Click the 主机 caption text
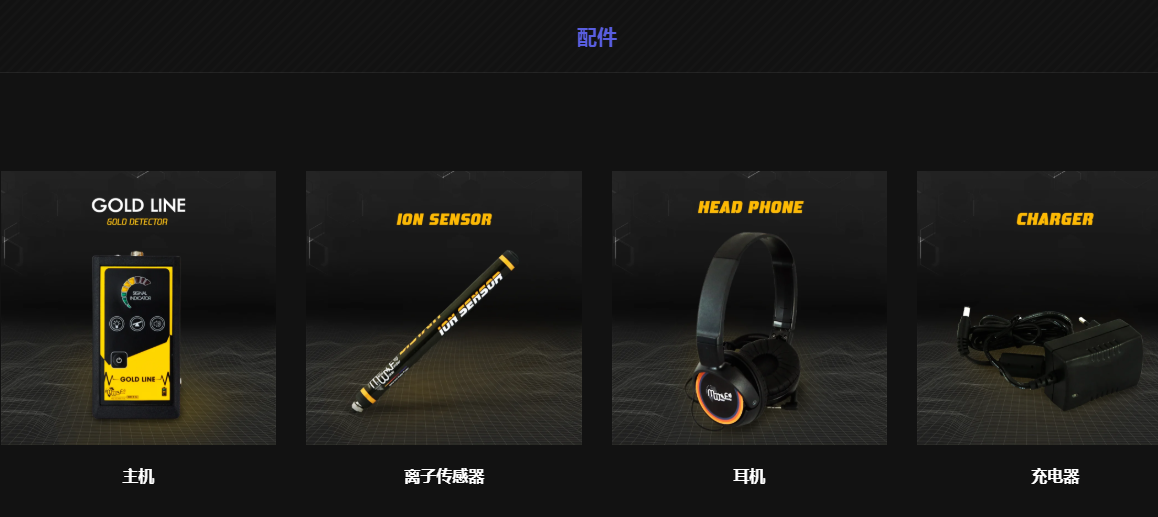Viewport: 1158px width, 517px height. tap(138, 477)
